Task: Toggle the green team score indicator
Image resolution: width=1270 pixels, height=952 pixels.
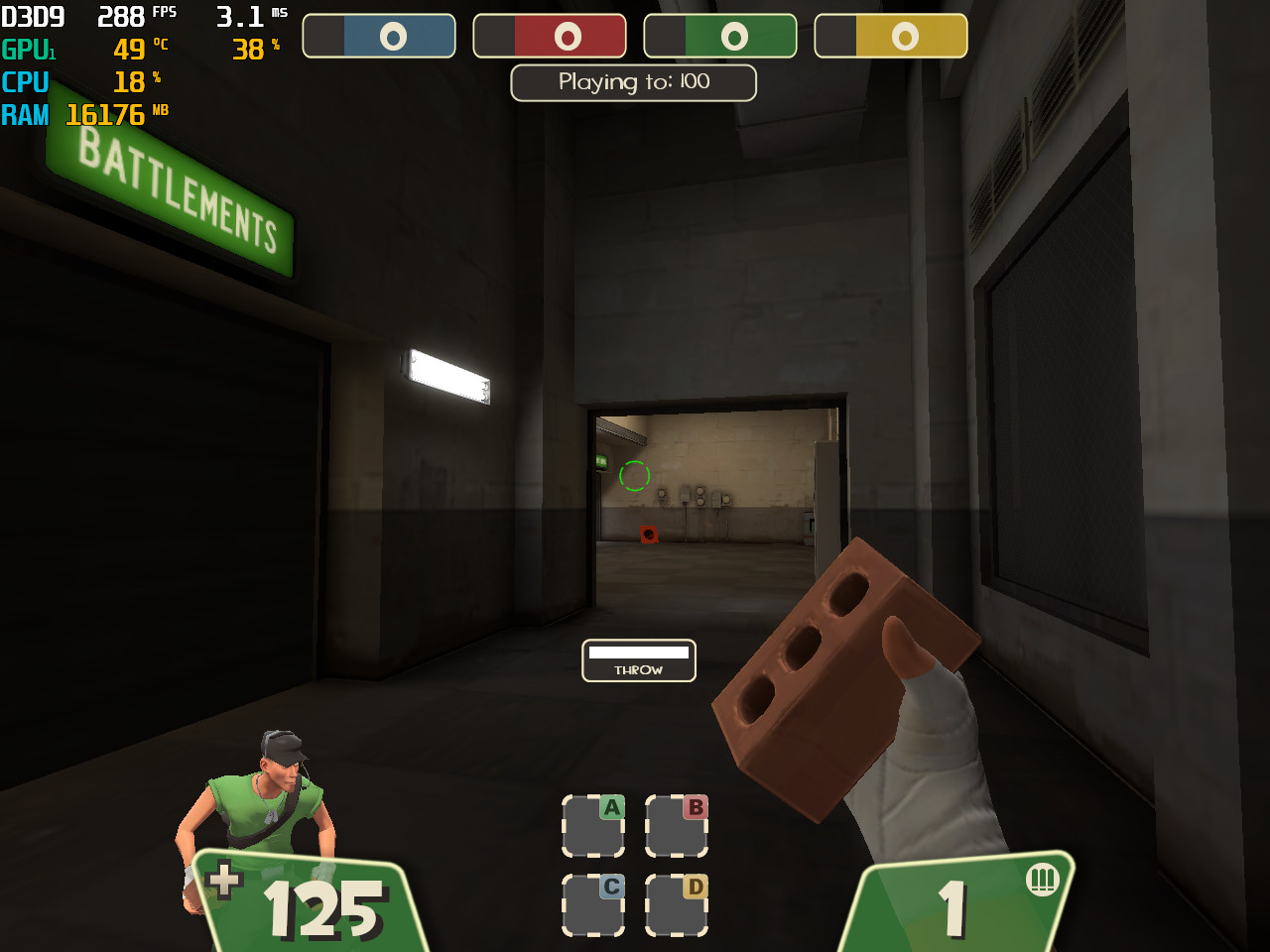Action: point(732,35)
